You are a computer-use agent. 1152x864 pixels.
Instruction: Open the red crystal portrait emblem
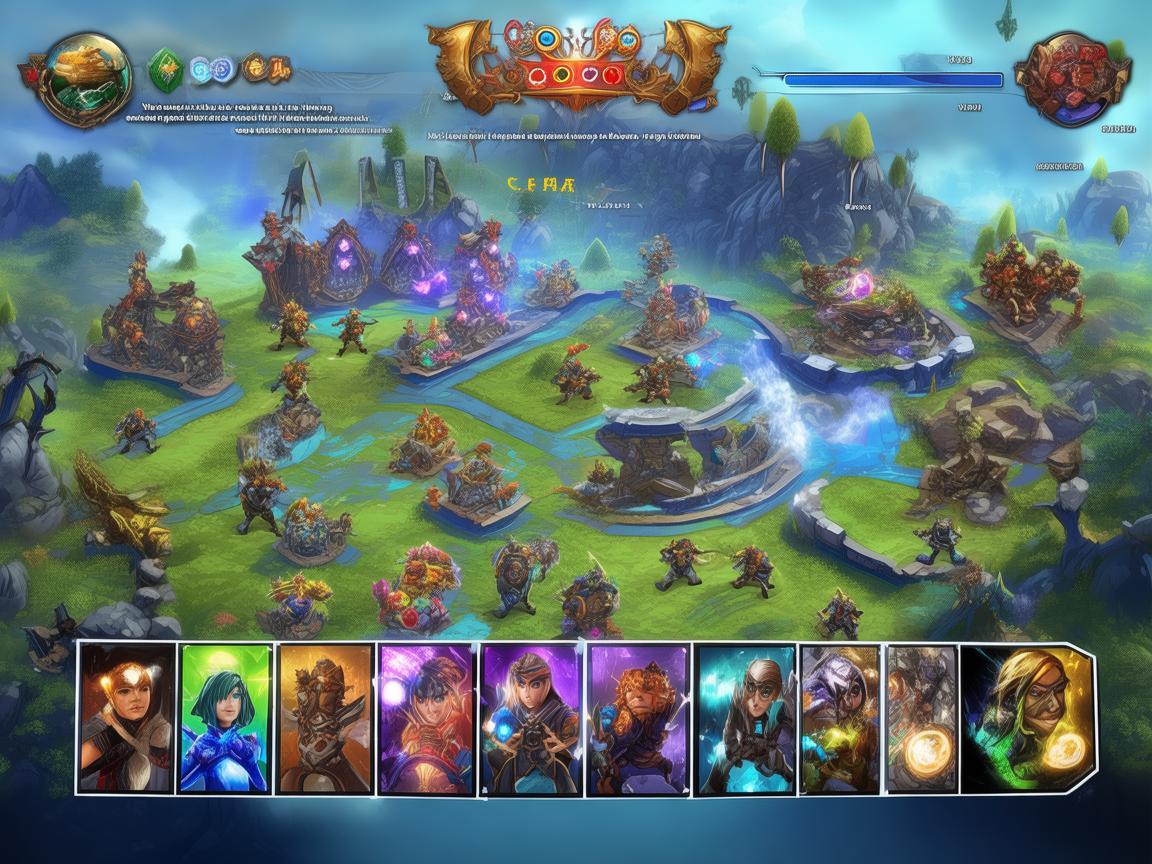point(1072,78)
